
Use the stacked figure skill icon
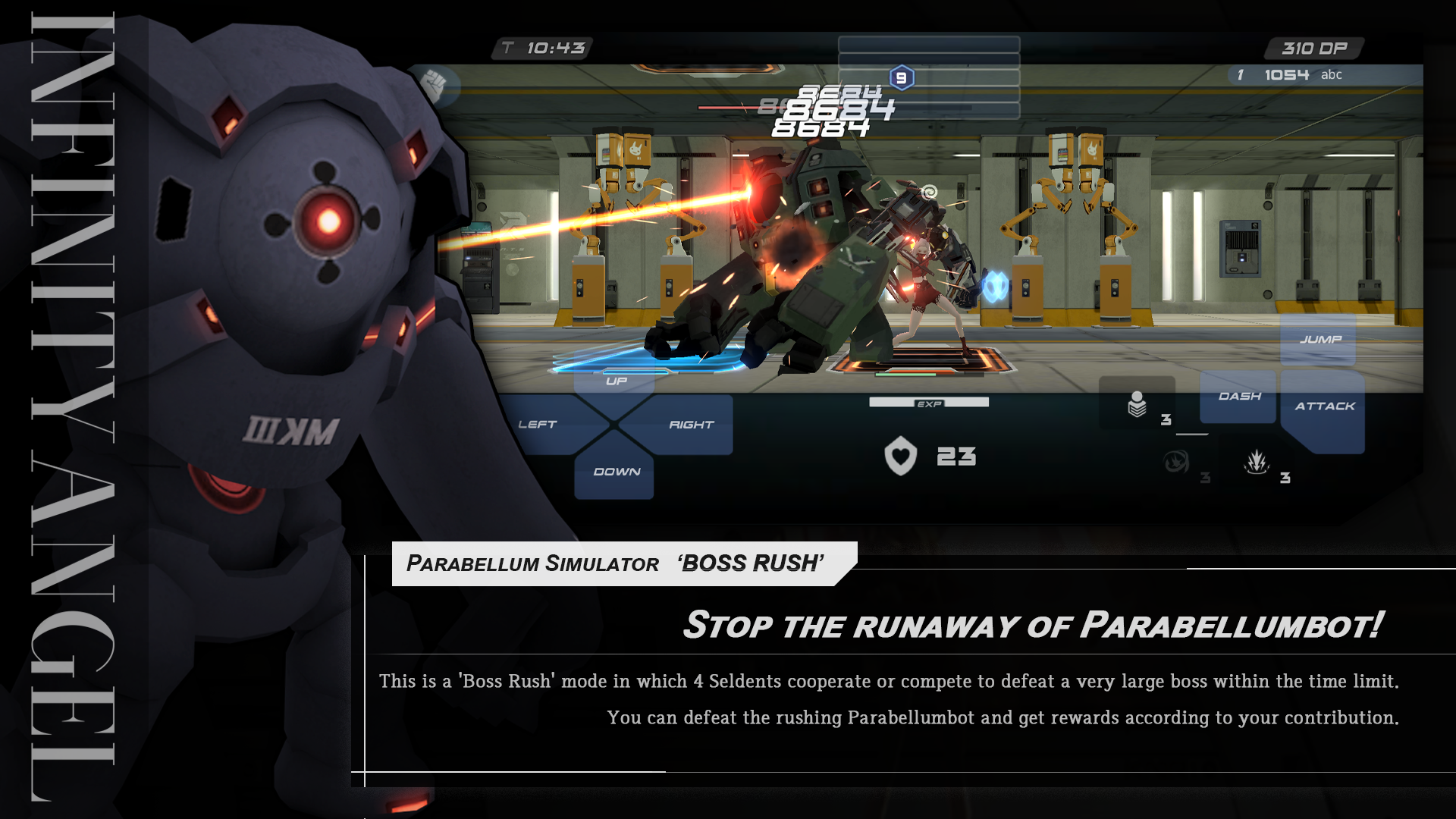[1137, 404]
